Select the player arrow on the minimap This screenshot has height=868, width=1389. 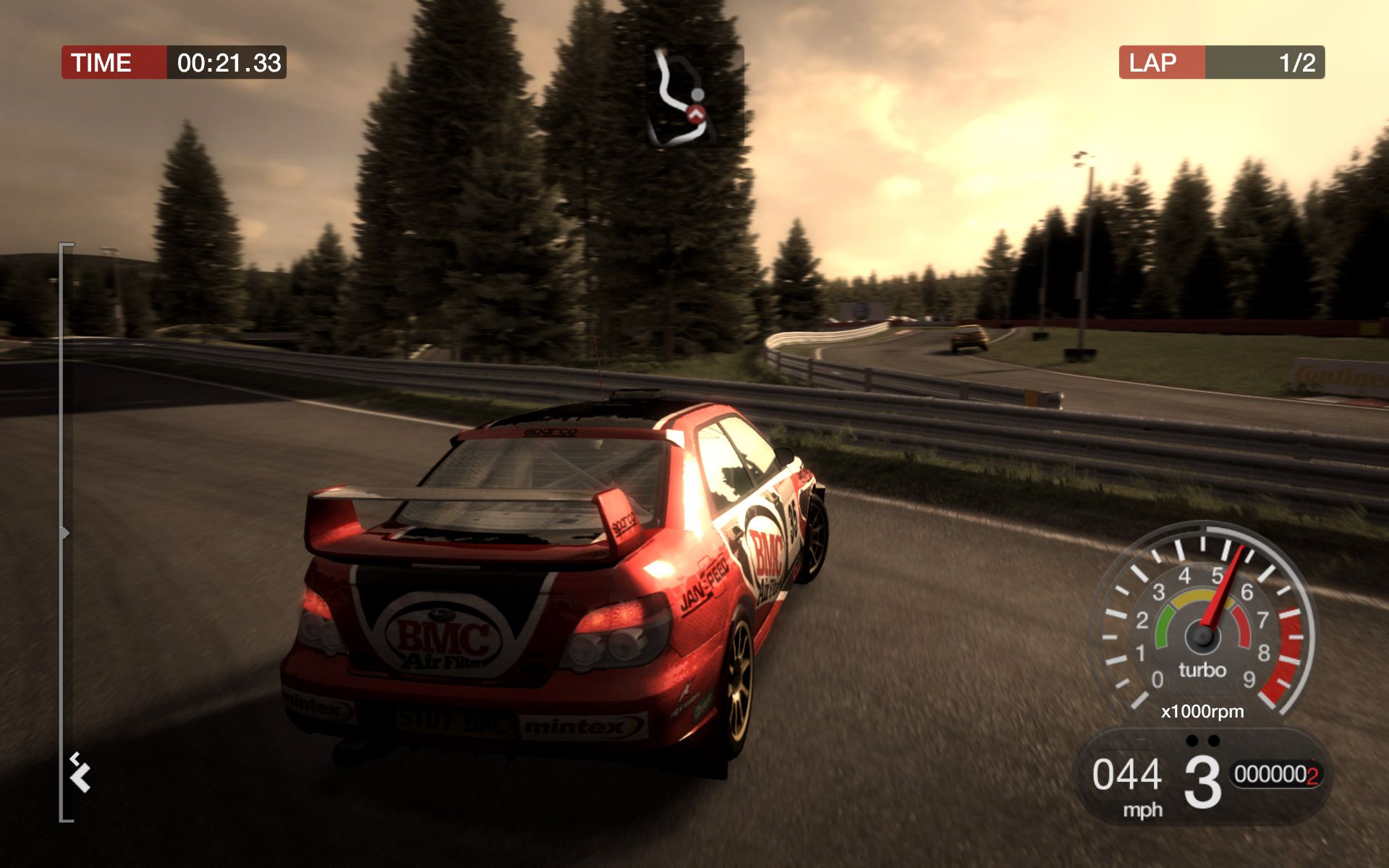695,114
